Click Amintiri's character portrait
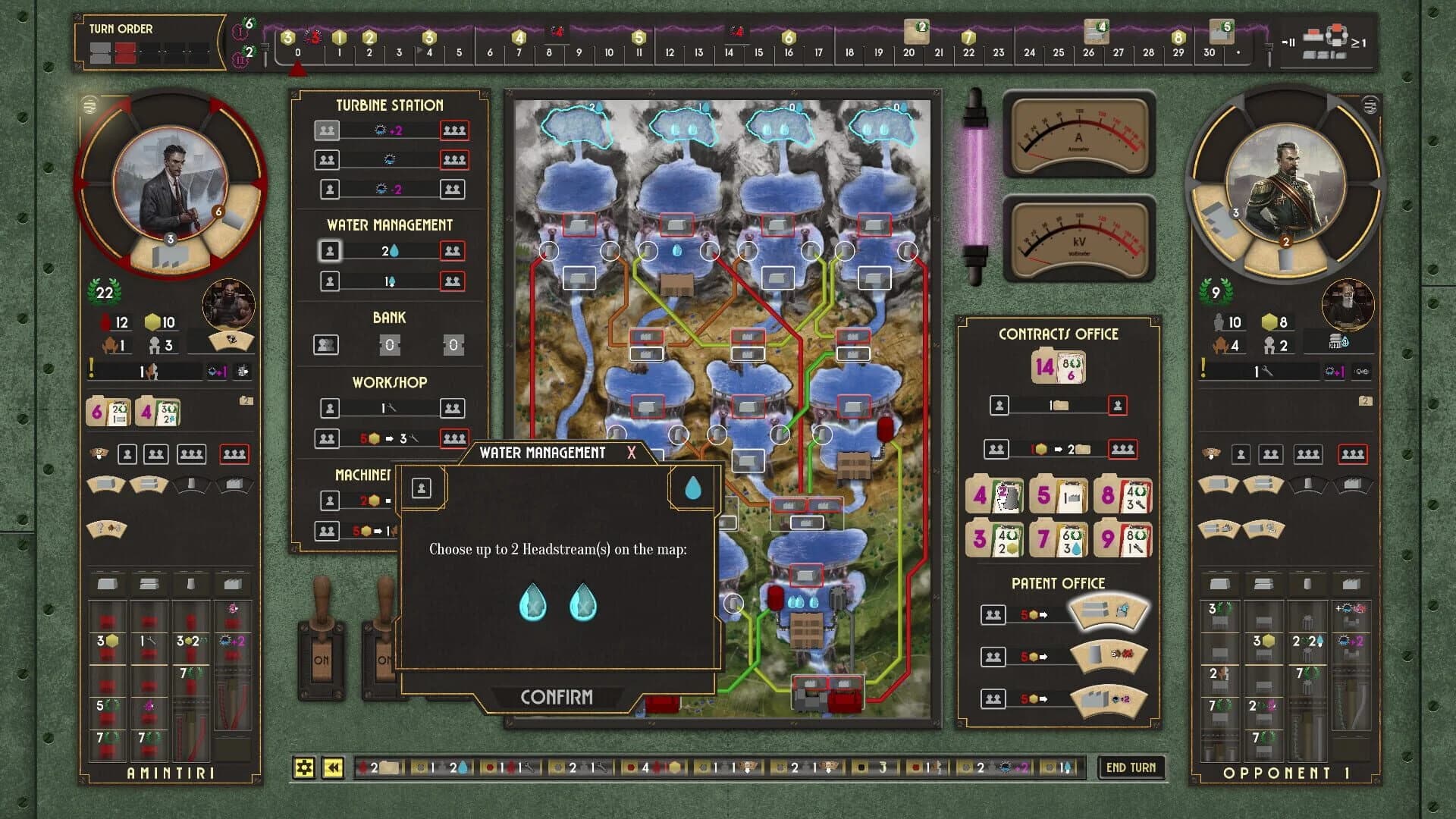 point(171,182)
